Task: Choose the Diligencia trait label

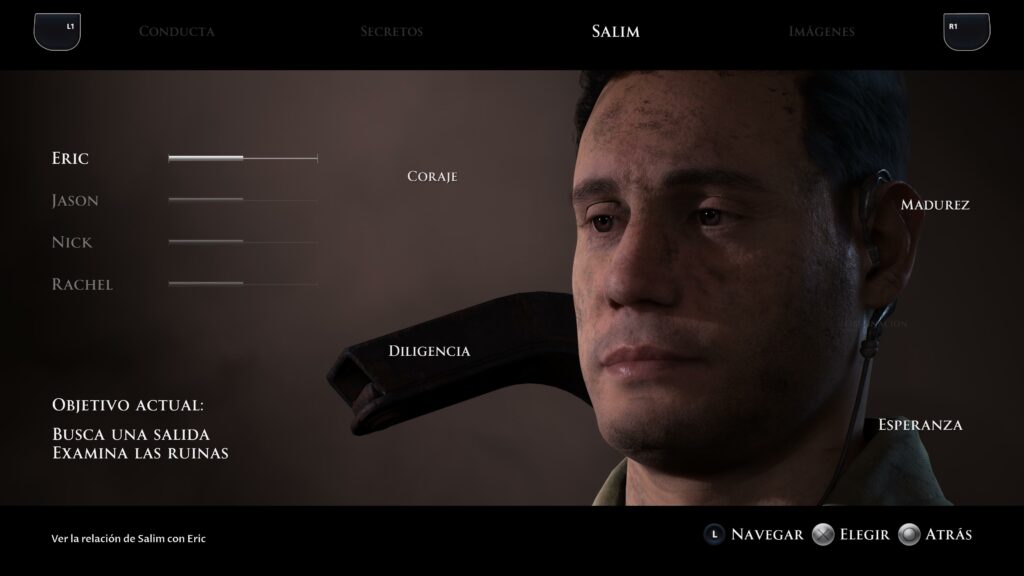Action: pyautogui.click(x=429, y=351)
